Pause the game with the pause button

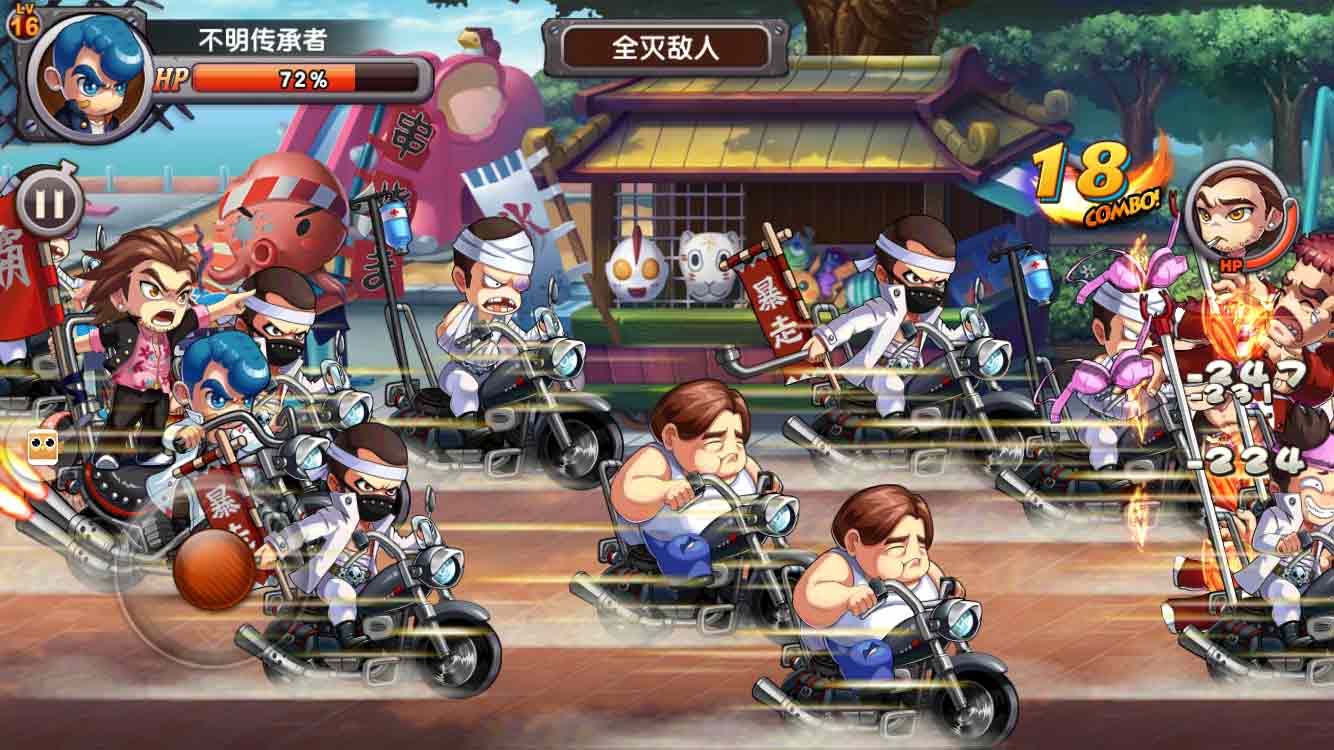pyautogui.click(x=48, y=203)
